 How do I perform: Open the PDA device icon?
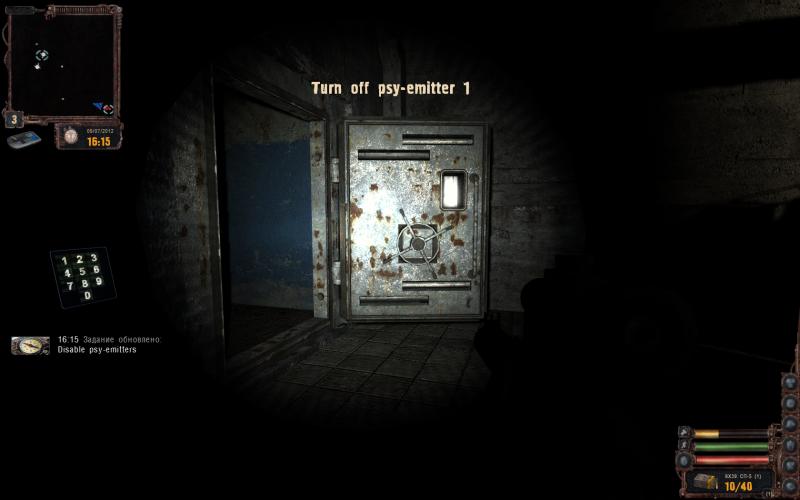pyautogui.click(x=23, y=140)
